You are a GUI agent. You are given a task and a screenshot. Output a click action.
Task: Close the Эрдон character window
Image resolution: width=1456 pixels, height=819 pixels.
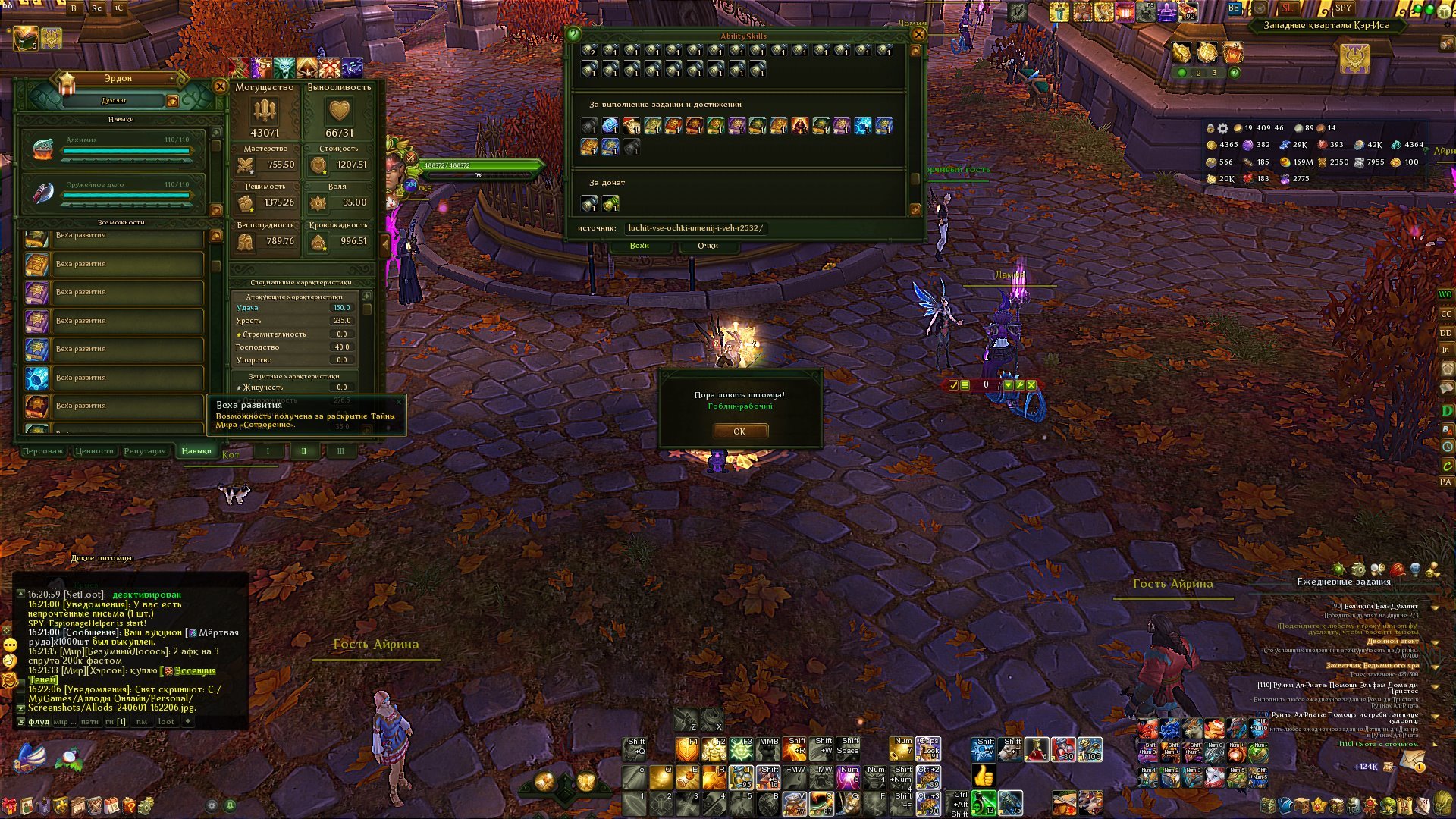(x=220, y=86)
